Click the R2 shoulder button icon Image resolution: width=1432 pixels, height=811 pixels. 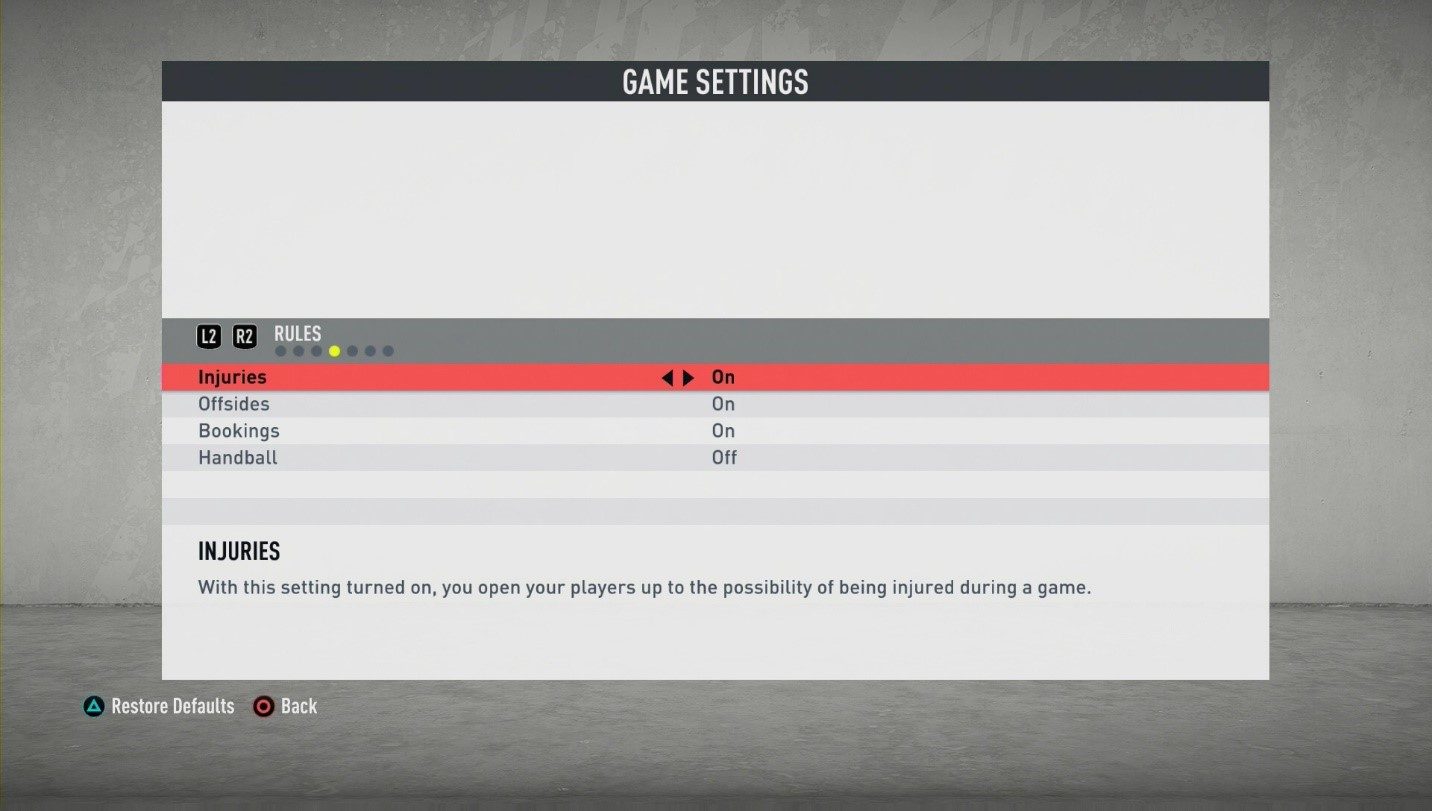[244, 336]
